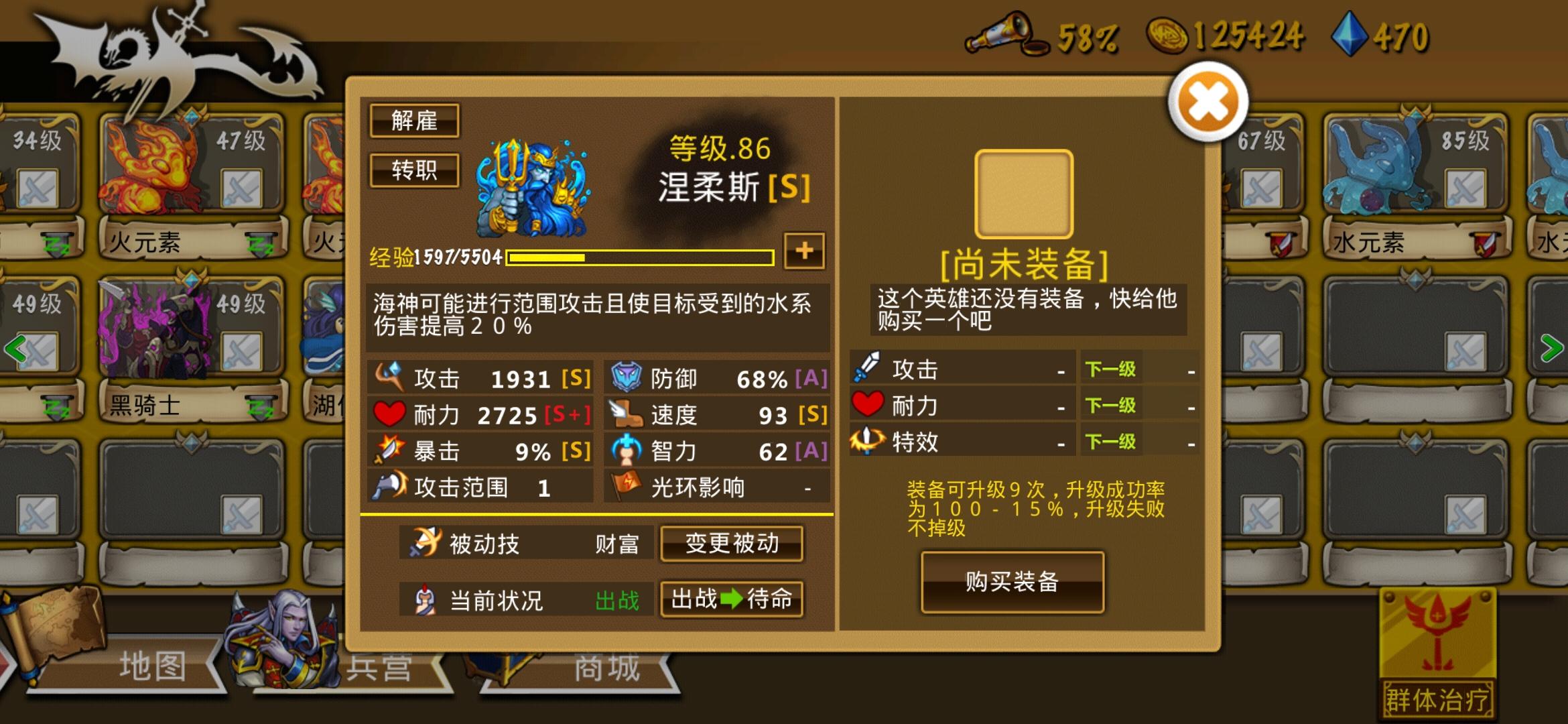The width and height of the screenshot is (1568, 724).
Task: Expand 下一级 preview for 耐力
Action: pyautogui.click(x=1110, y=405)
